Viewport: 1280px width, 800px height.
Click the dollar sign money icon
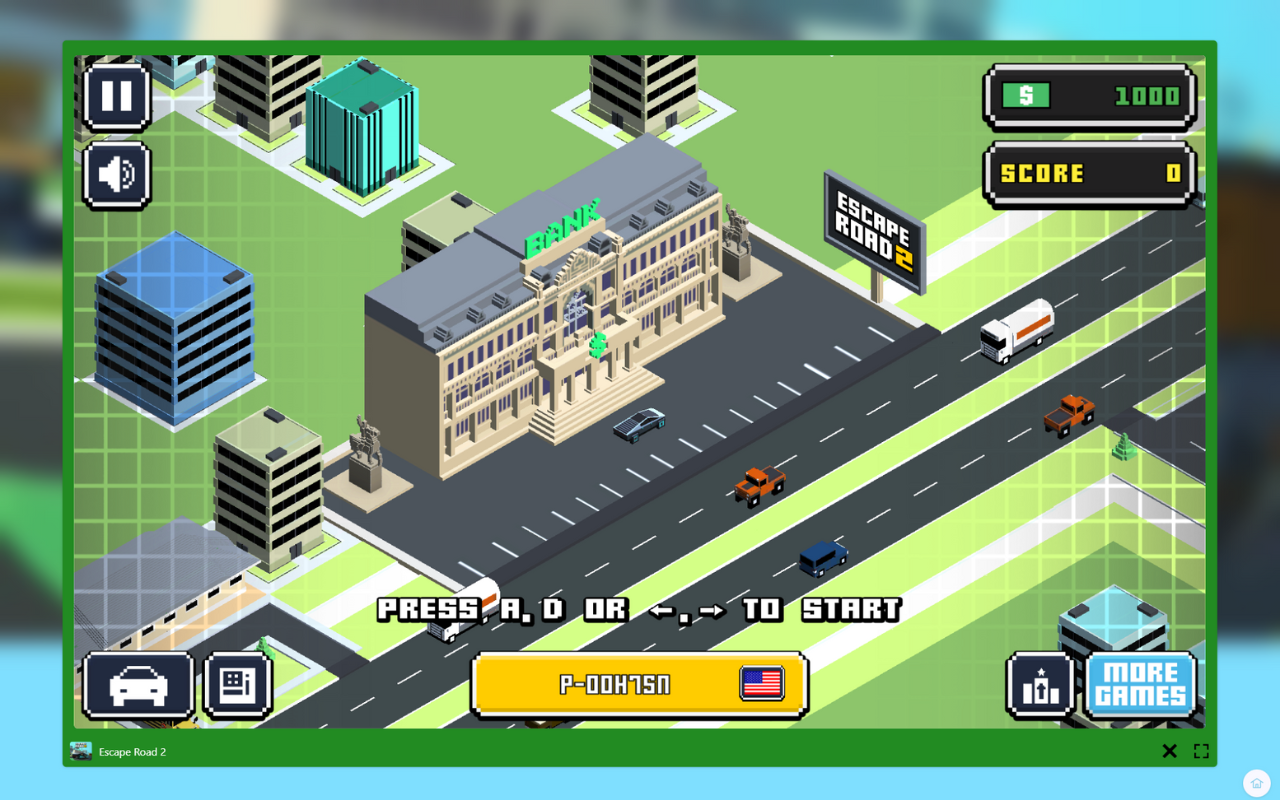(1025, 96)
